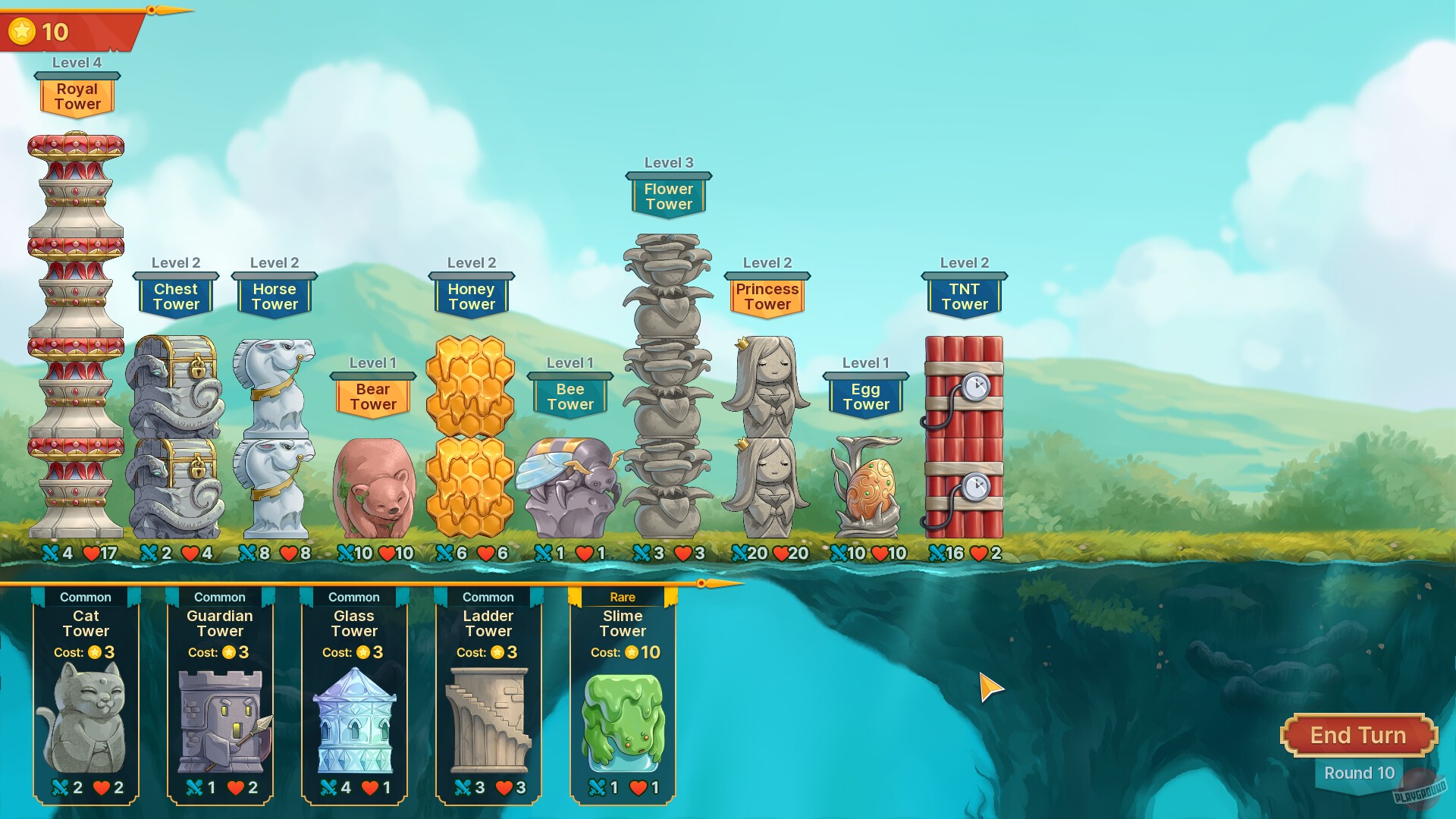Click the Round 10 indicator
The width and height of the screenshot is (1456, 819).
(1360, 773)
